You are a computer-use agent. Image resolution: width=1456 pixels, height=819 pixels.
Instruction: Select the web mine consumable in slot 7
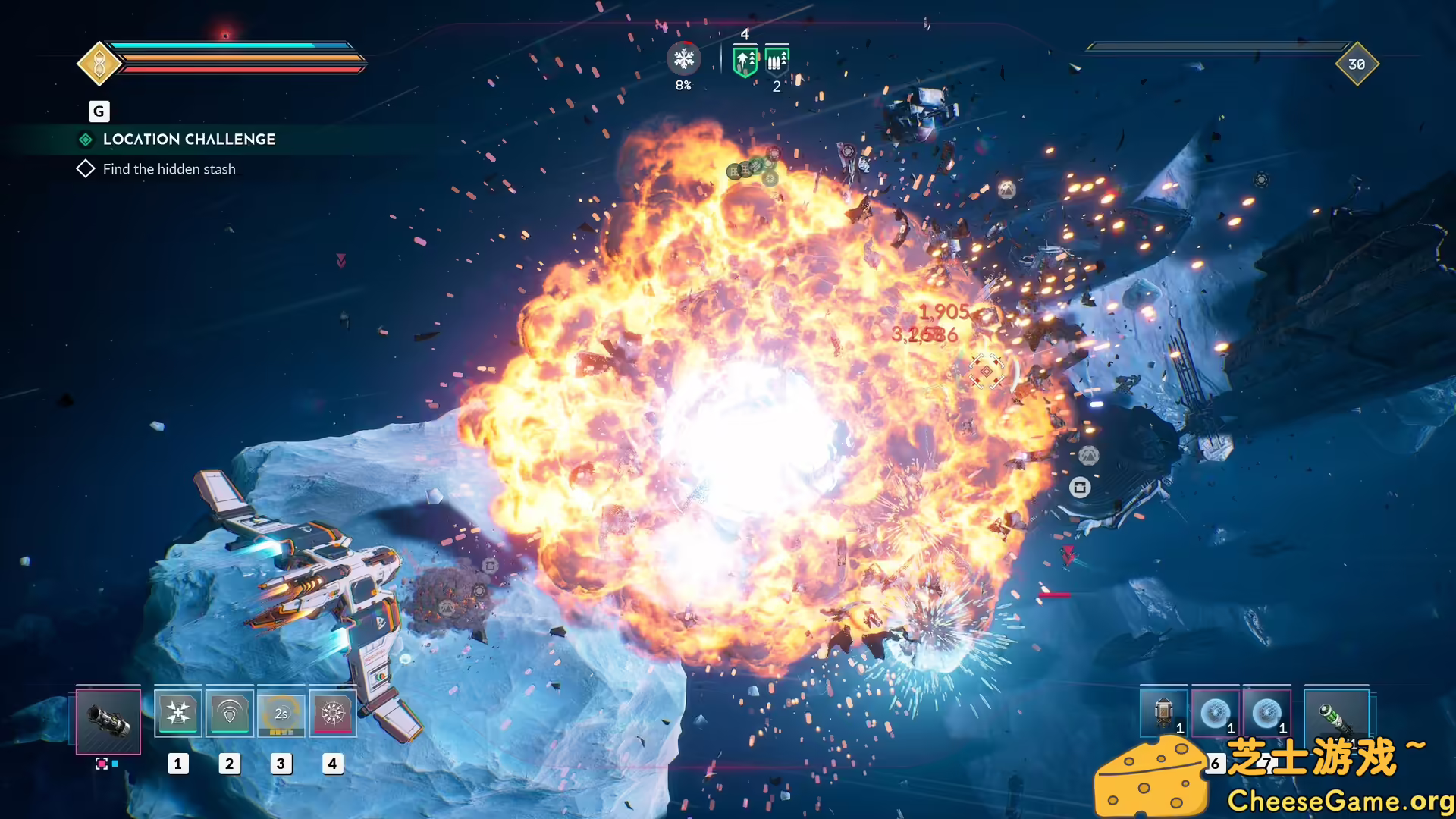click(1267, 714)
